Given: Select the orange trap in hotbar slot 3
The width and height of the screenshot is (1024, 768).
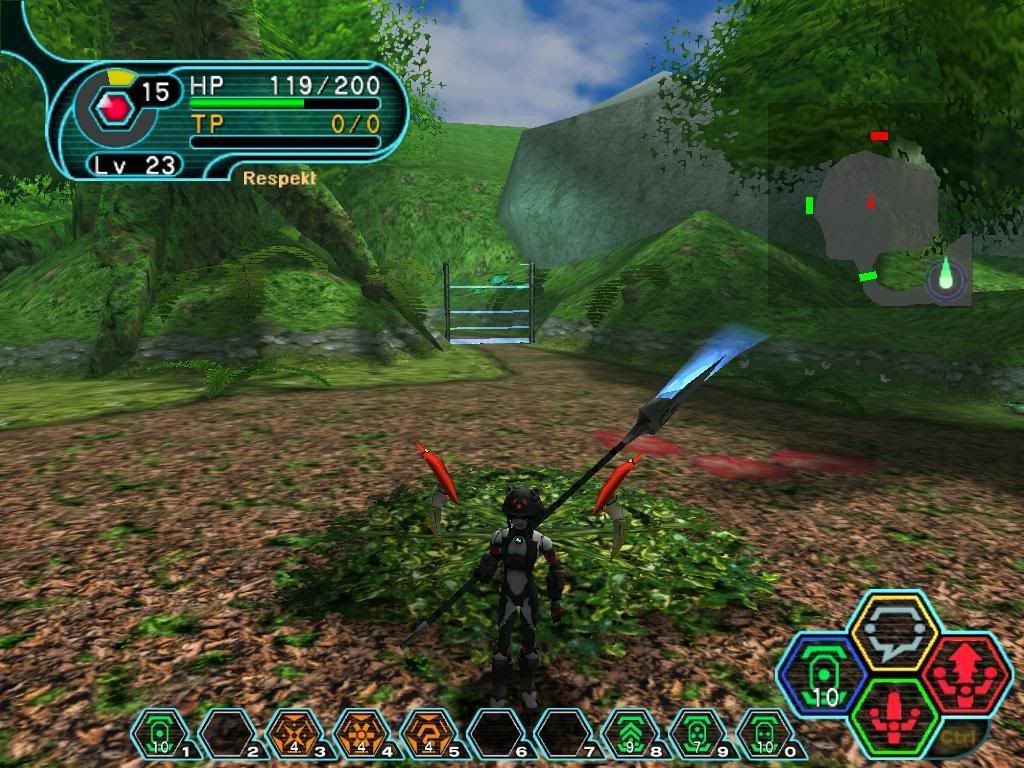Looking at the screenshot, I should [294, 735].
